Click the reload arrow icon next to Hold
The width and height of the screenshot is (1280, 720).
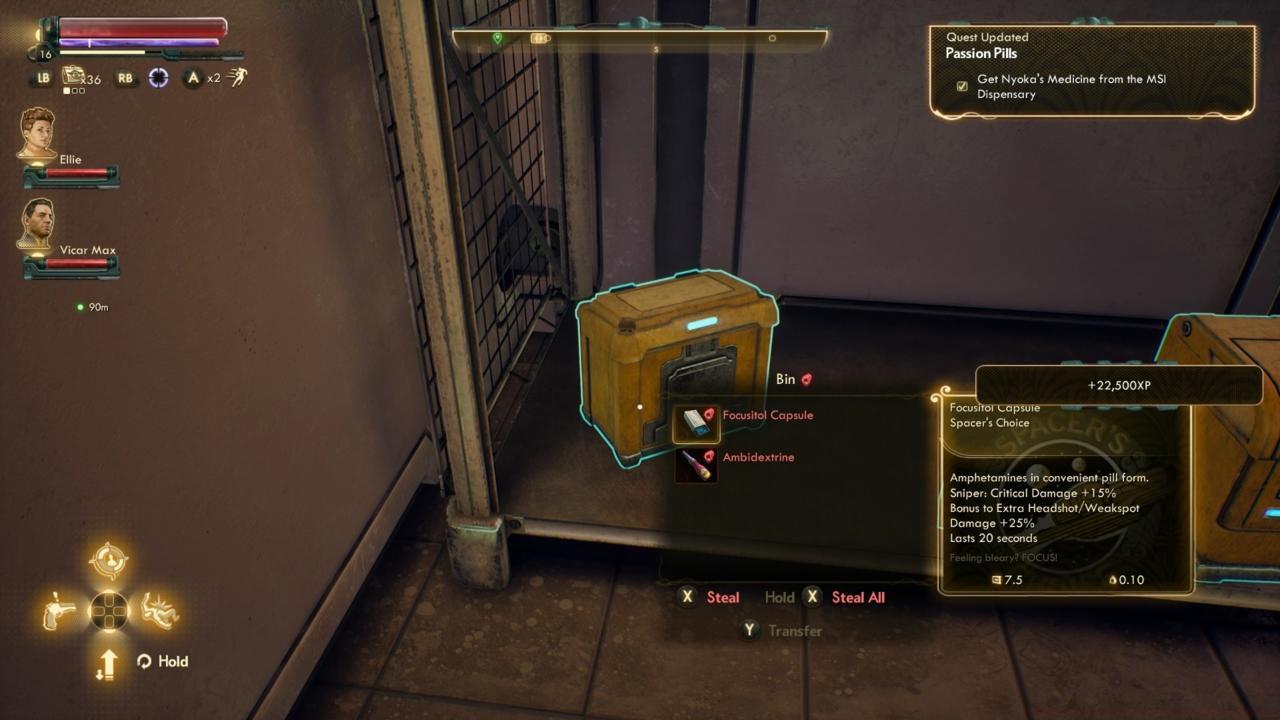pyautogui.click(x=145, y=661)
